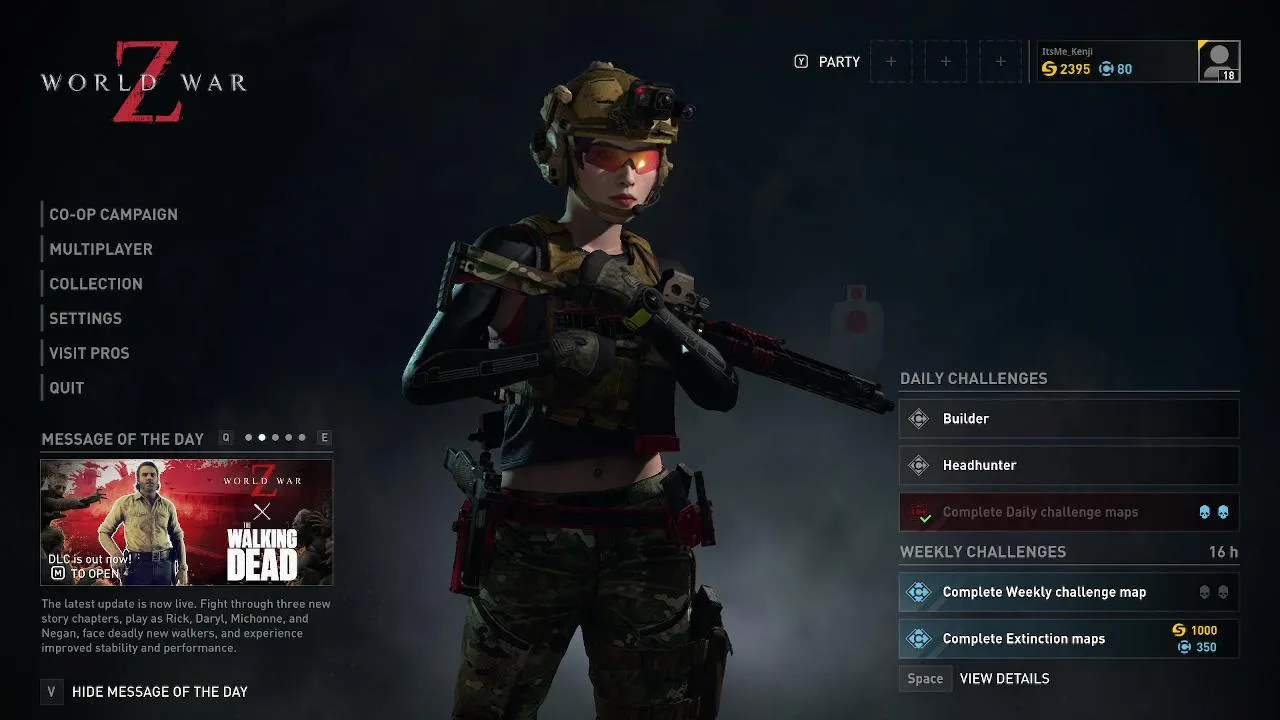The image size is (1280, 720).
Task: Select the Multiplayer menu entry
Action: point(101,249)
